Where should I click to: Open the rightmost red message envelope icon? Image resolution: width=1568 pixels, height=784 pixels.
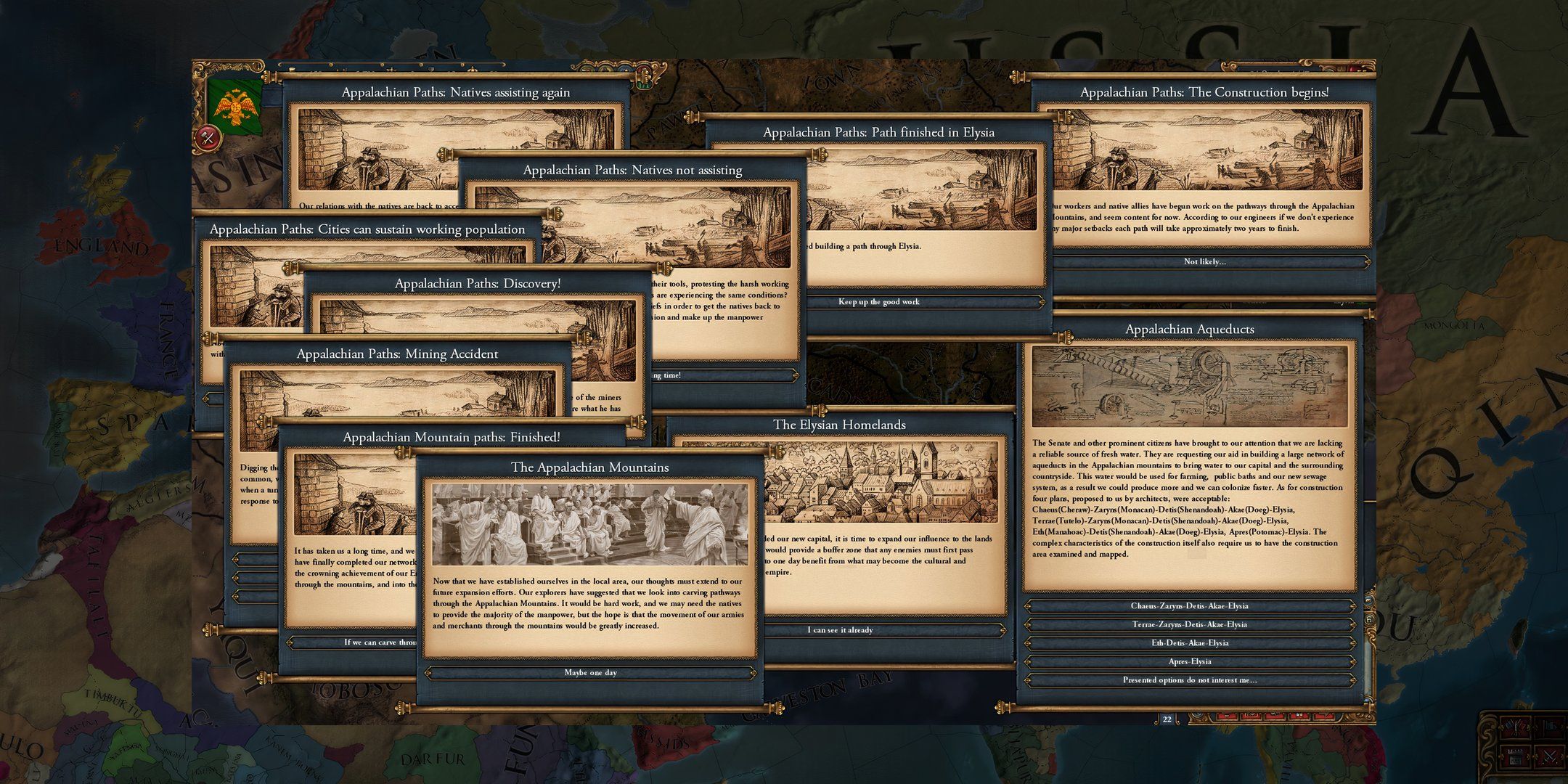(x=1323, y=716)
